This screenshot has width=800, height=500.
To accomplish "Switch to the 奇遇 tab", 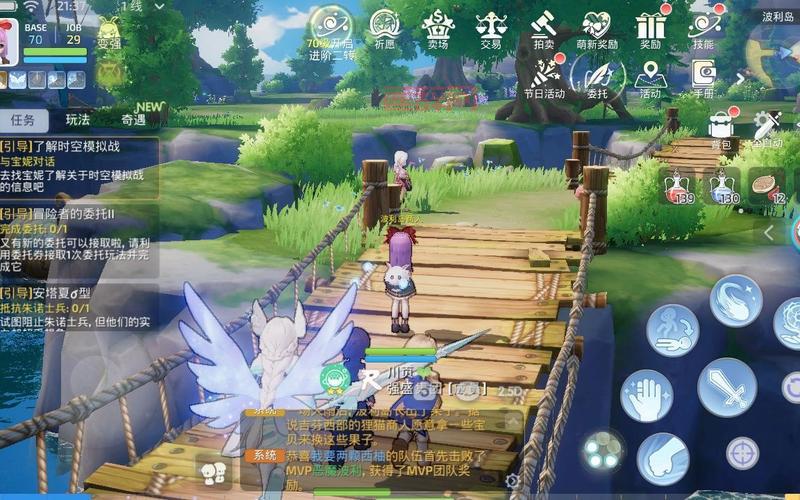I will (133, 120).
